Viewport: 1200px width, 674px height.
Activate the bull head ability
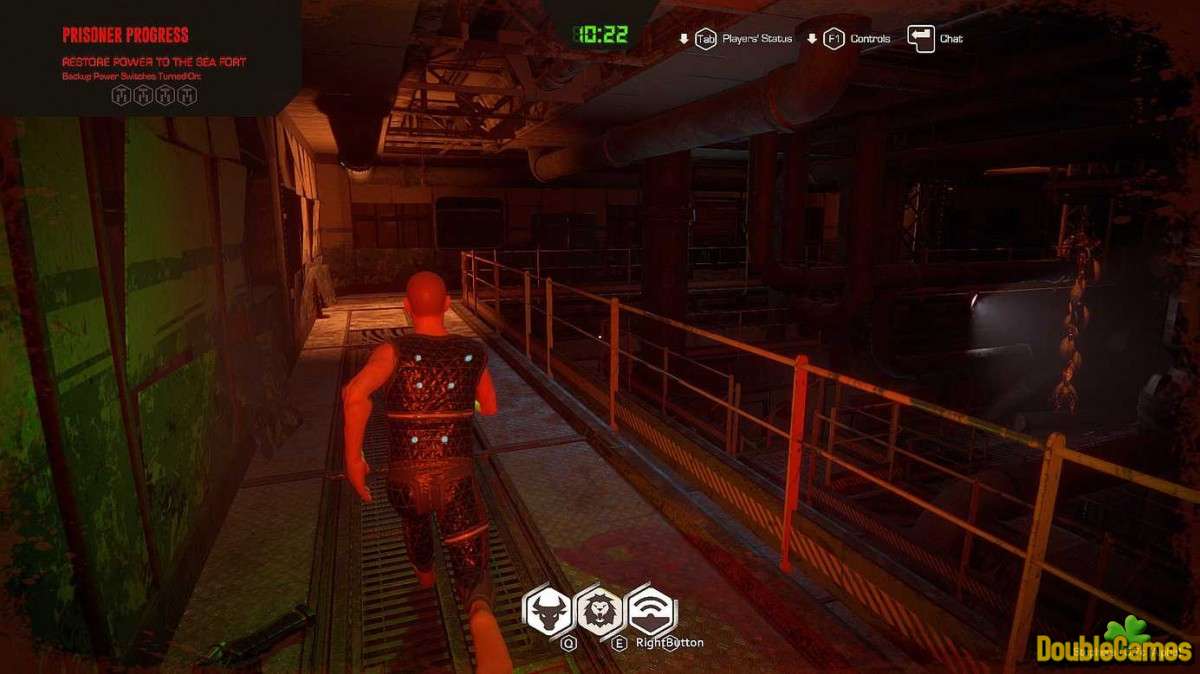pyautogui.click(x=548, y=610)
